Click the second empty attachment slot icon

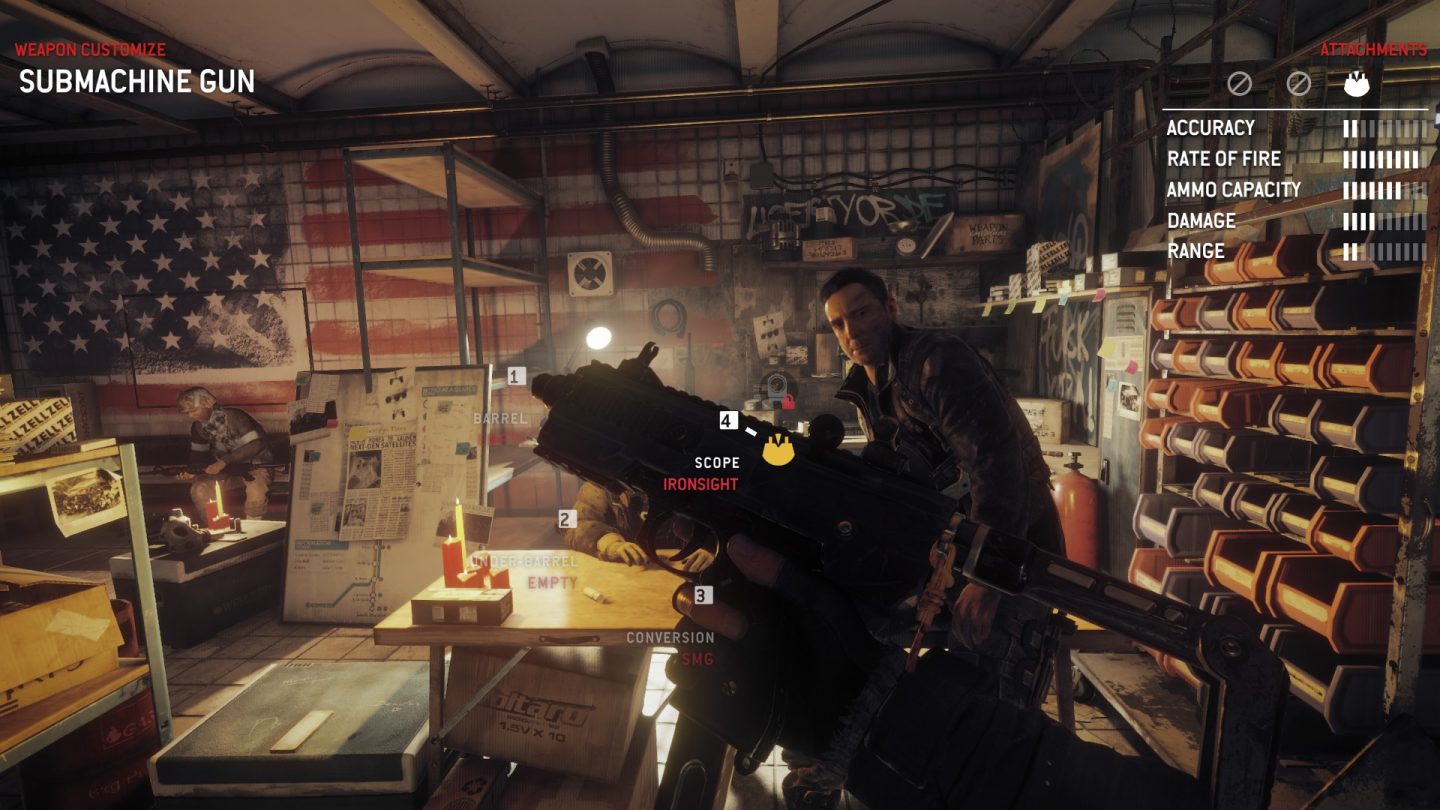(1301, 84)
